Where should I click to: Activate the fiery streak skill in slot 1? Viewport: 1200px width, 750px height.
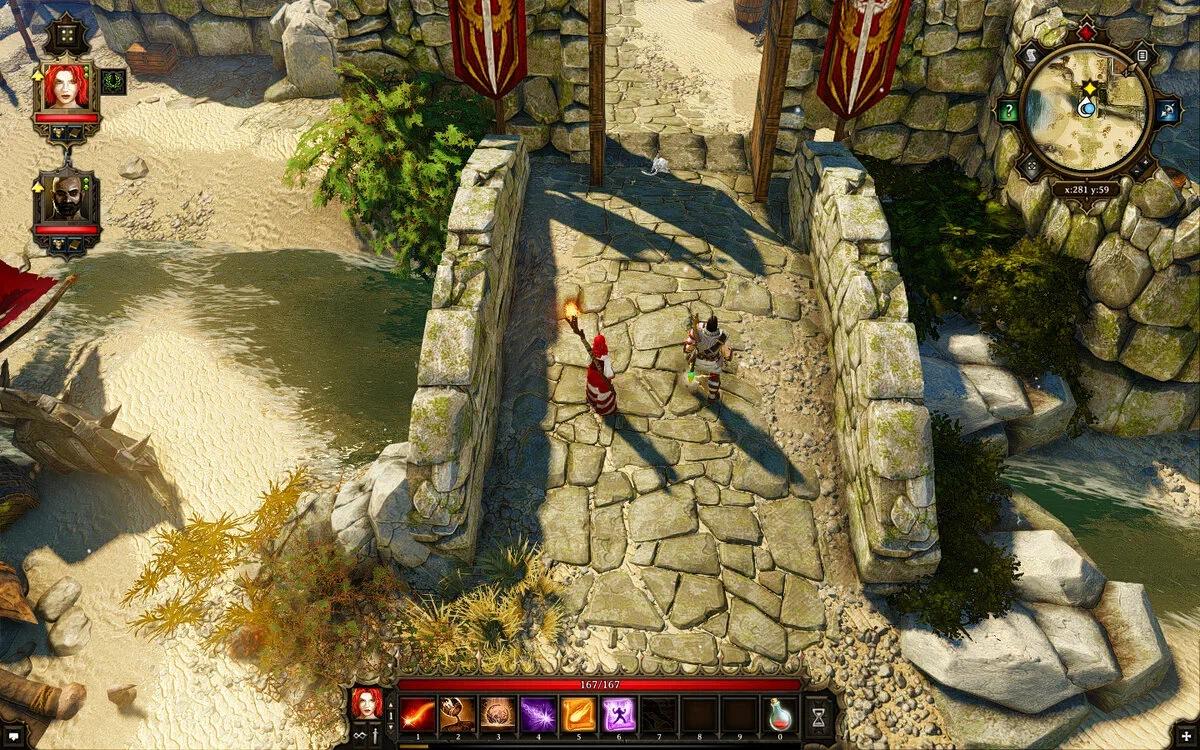point(418,714)
